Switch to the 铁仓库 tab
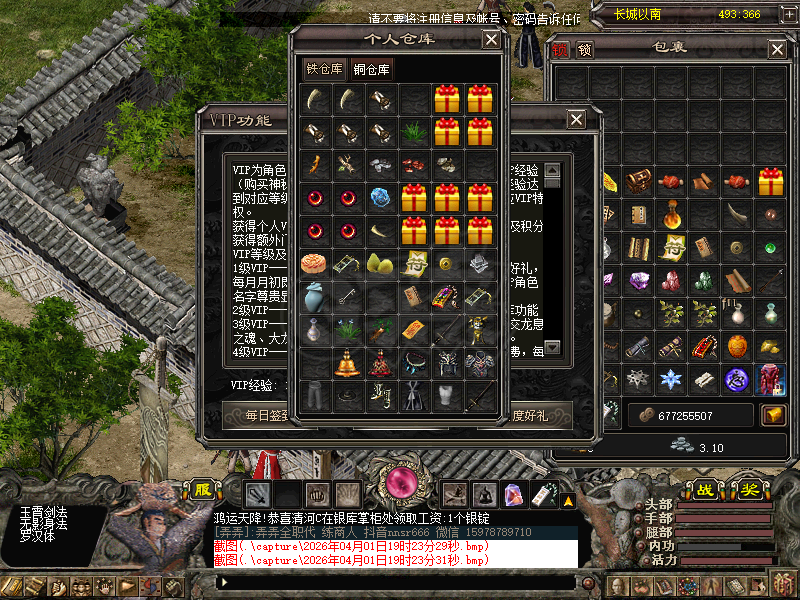 click(324, 69)
